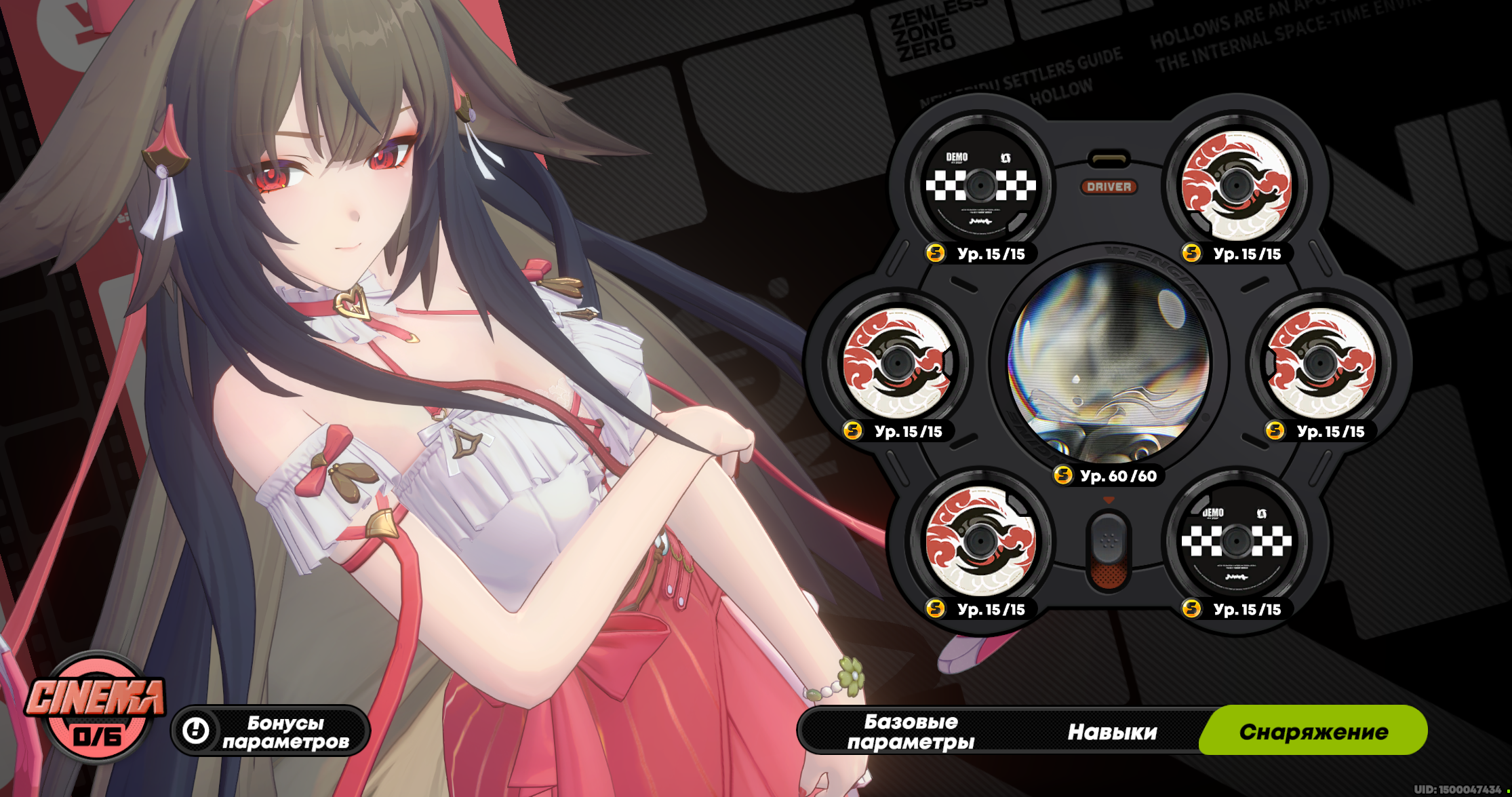This screenshot has width=1512, height=797.
Task: Open the Cinema 0/6 badge
Action: pyautogui.click(x=95, y=709)
